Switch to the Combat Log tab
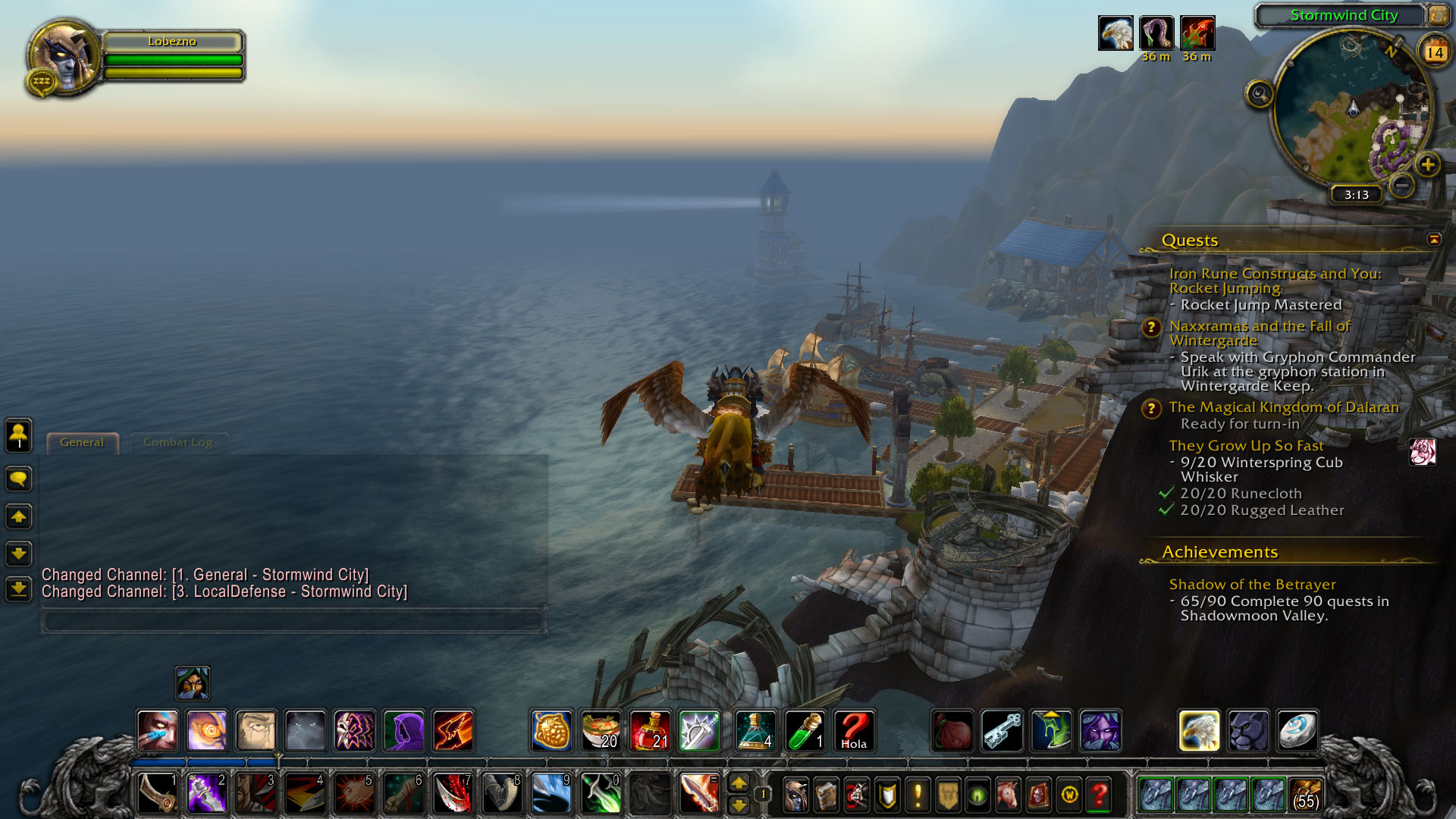 tap(177, 443)
